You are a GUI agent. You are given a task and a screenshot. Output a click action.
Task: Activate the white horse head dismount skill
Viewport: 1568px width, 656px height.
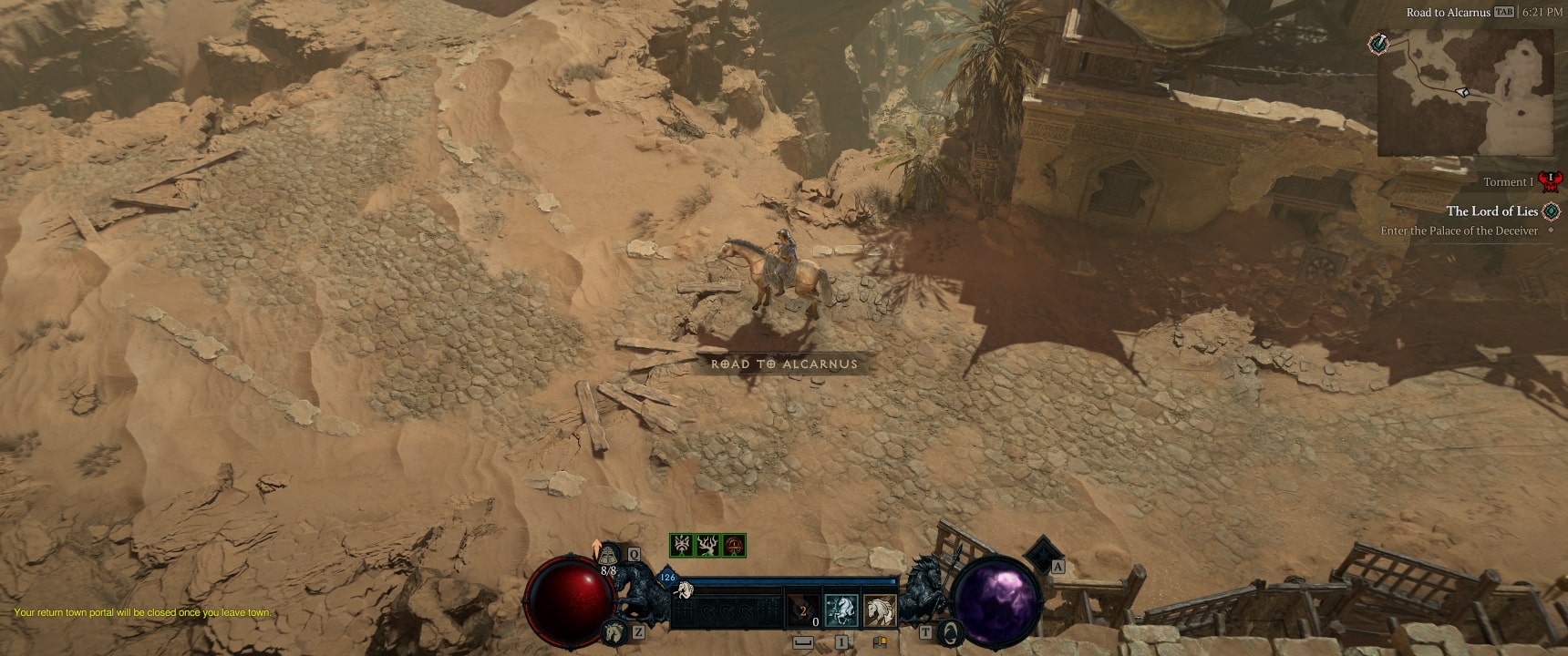(x=879, y=610)
